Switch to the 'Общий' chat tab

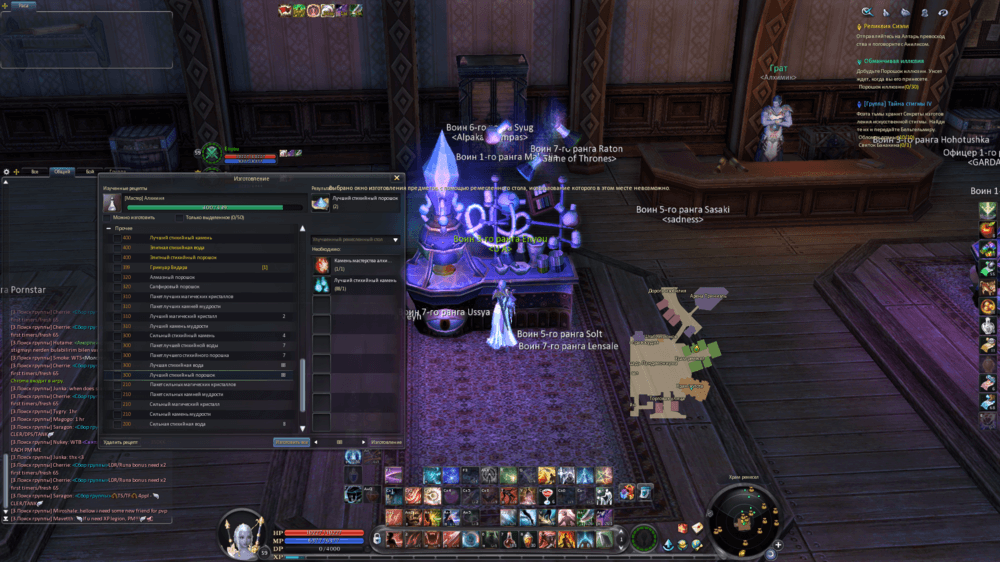pyautogui.click(x=63, y=172)
